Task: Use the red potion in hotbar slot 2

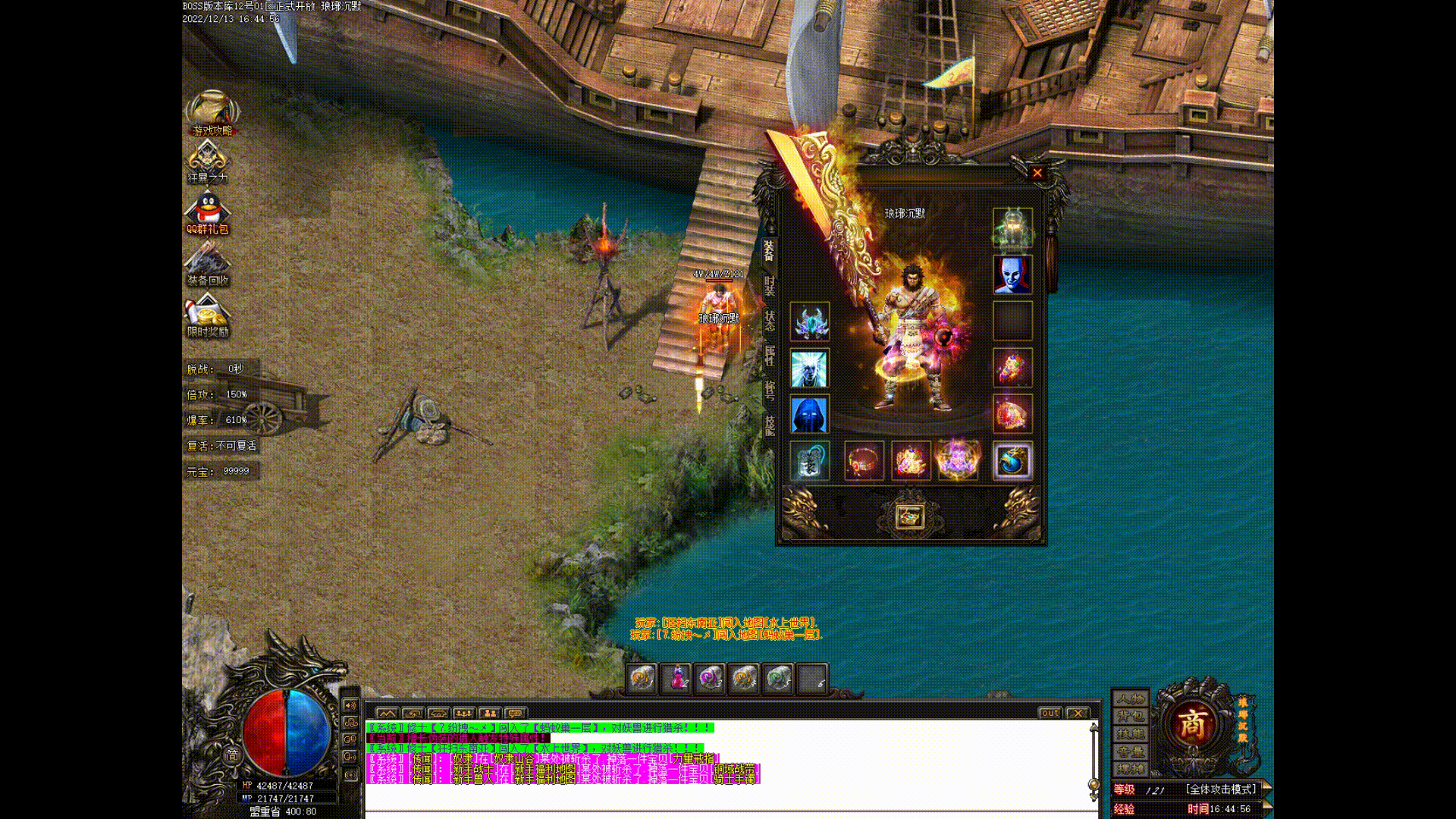Action: 676,678
